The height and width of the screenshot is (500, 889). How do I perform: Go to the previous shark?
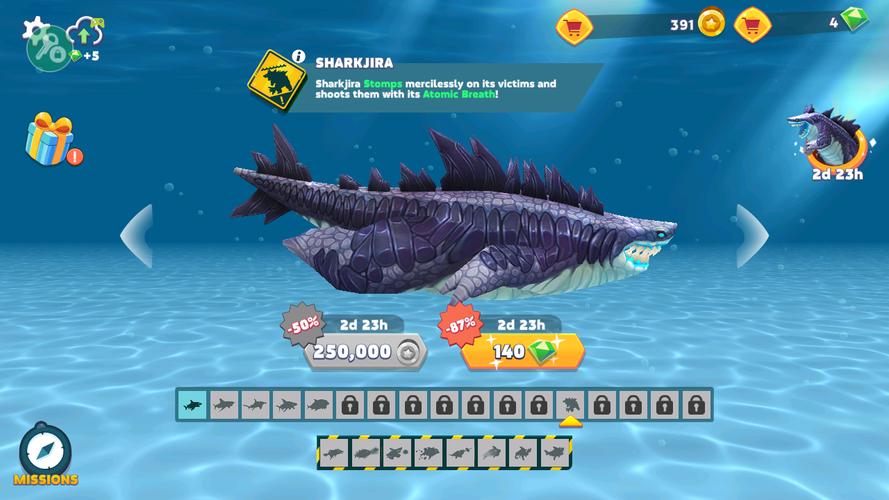click(x=137, y=236)
